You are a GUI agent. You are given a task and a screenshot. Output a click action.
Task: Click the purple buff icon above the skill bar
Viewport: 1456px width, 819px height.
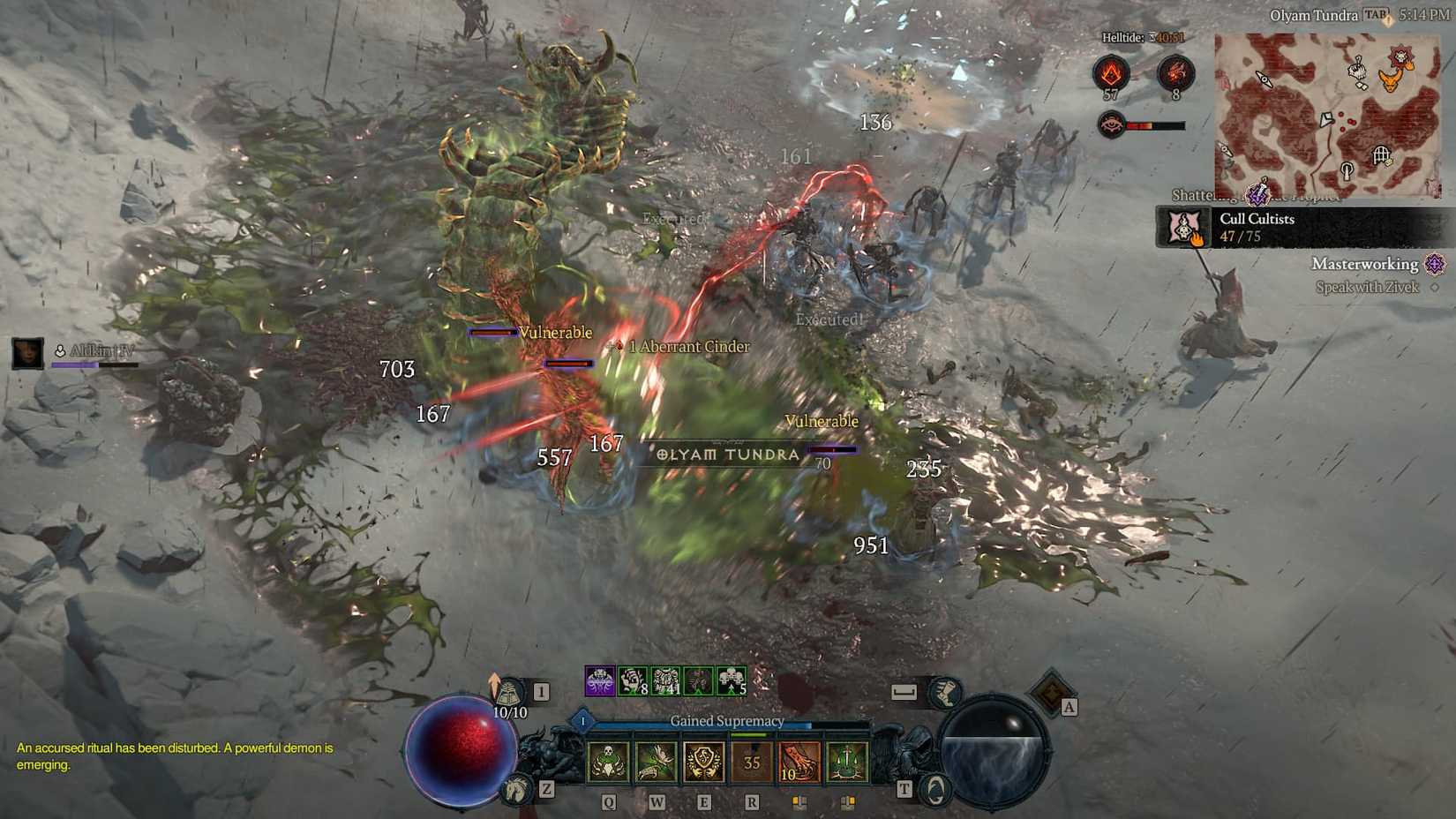[599, 680]
